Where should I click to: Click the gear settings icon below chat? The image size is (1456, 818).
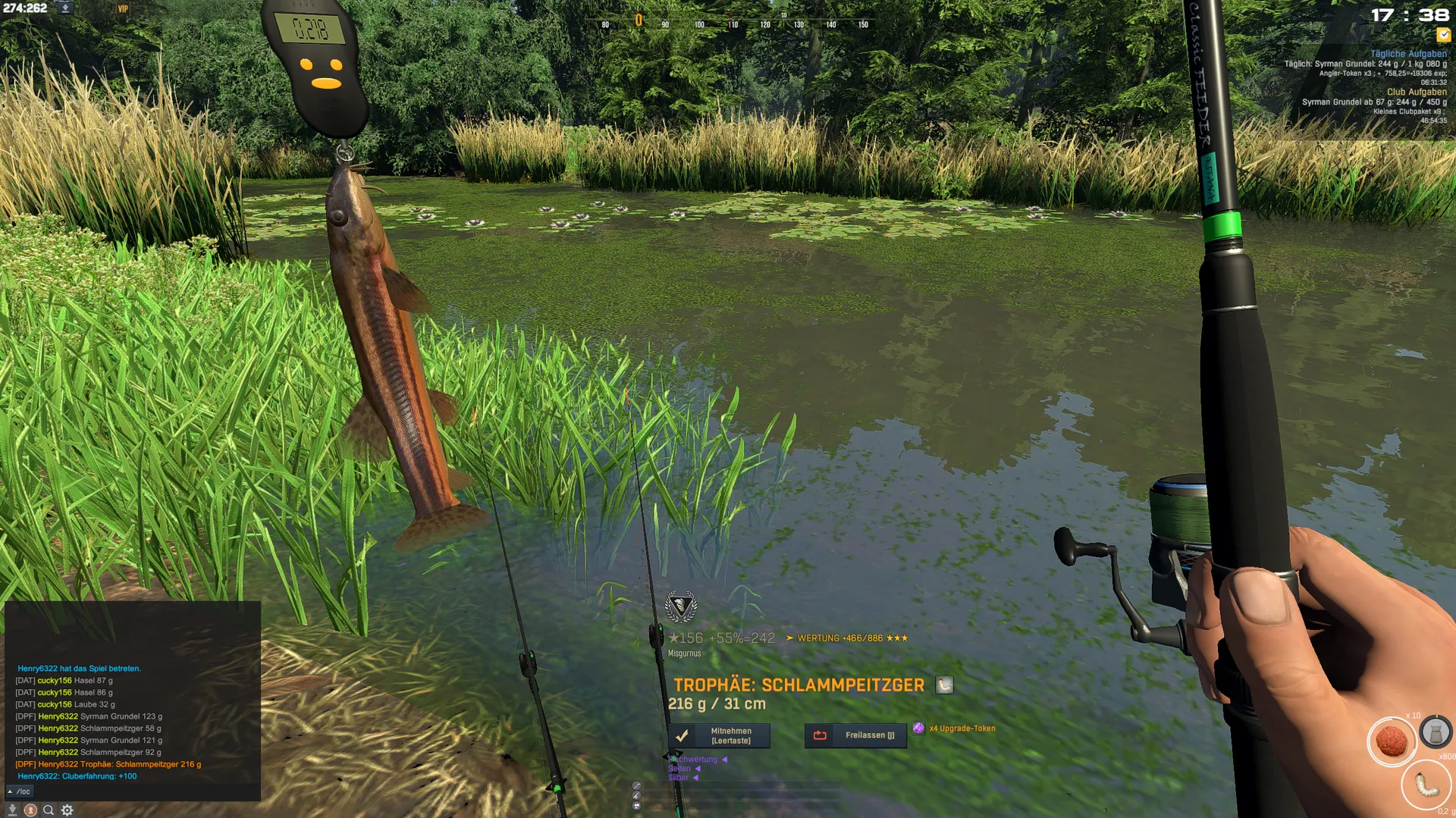point(67,810)
